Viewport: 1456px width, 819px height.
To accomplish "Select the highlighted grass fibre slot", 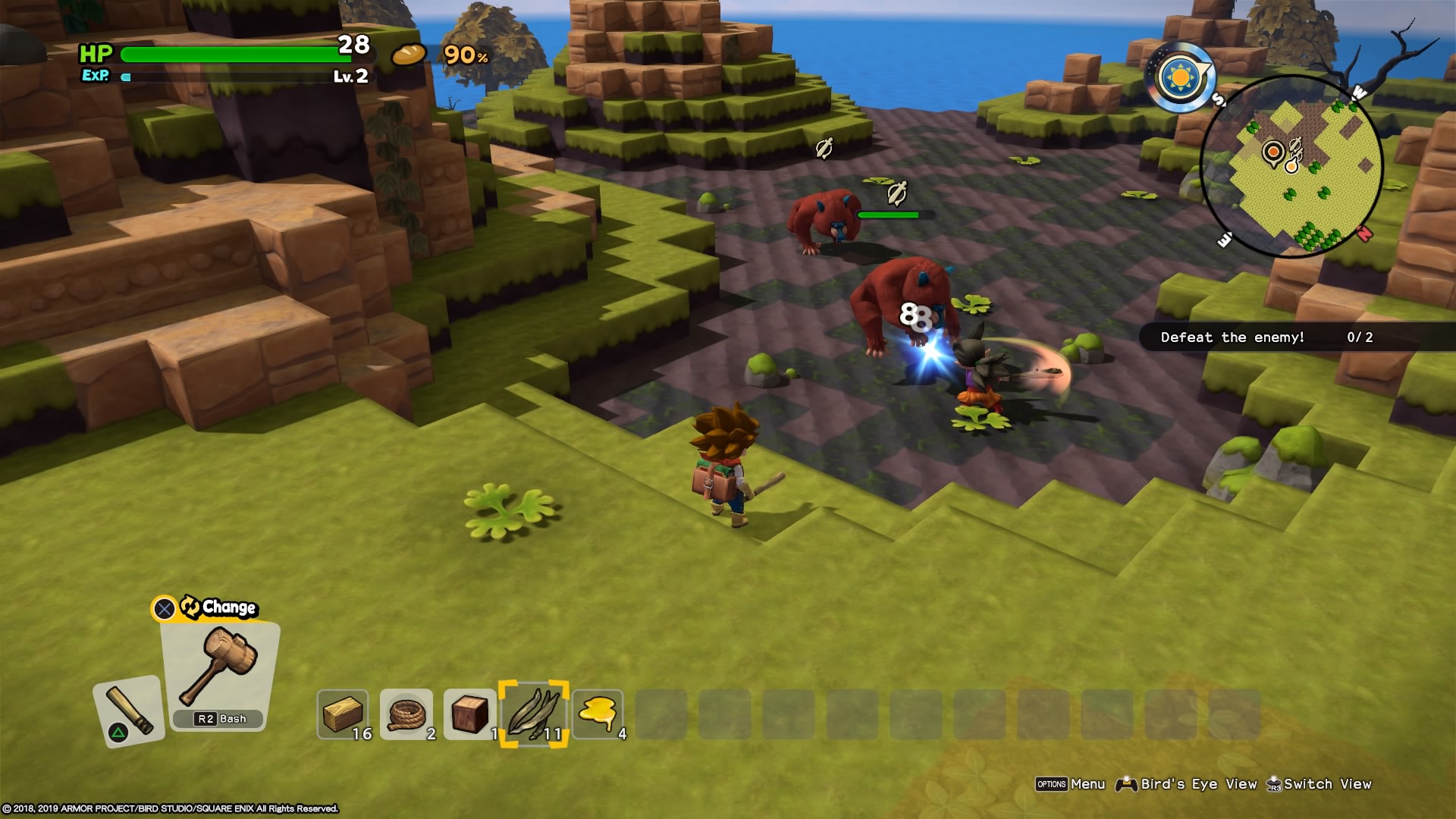I will pos(534,714).
